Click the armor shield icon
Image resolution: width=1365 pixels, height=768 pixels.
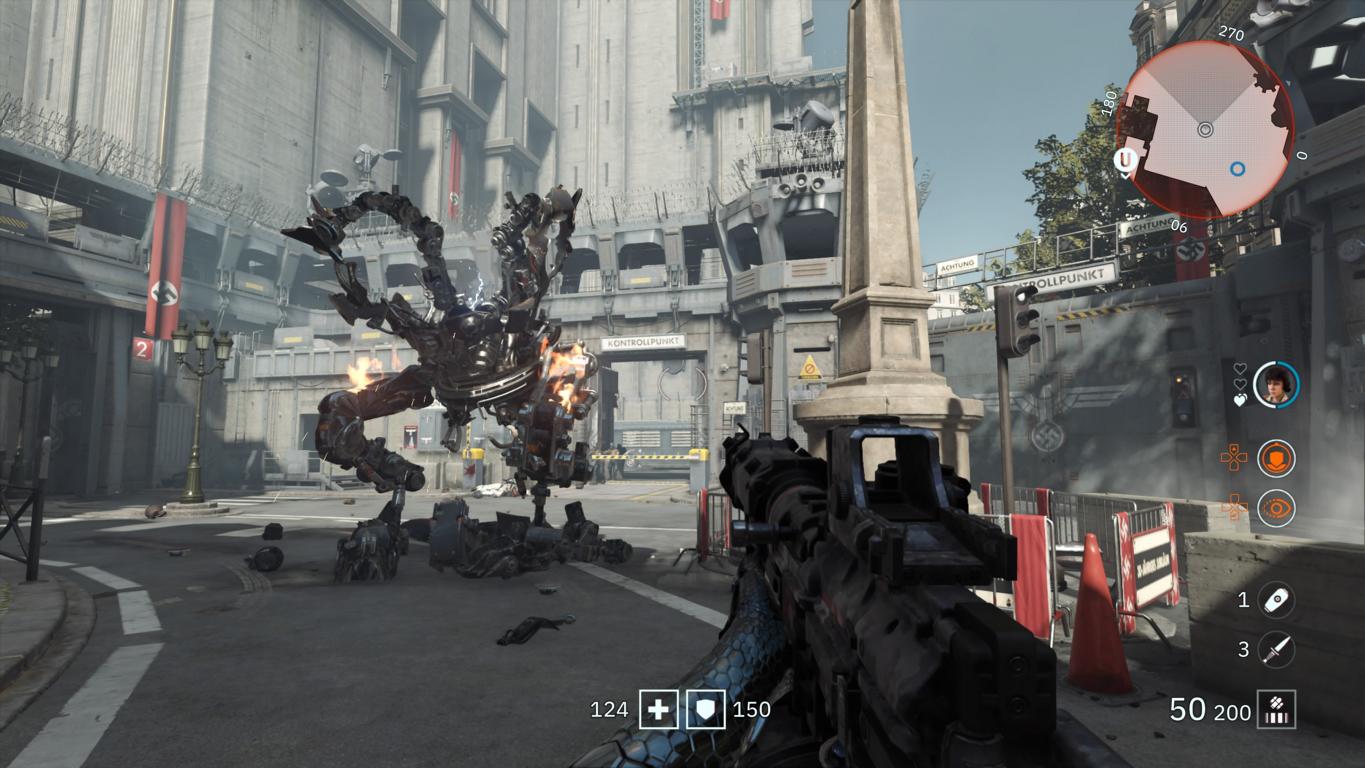tap(705, 710)
